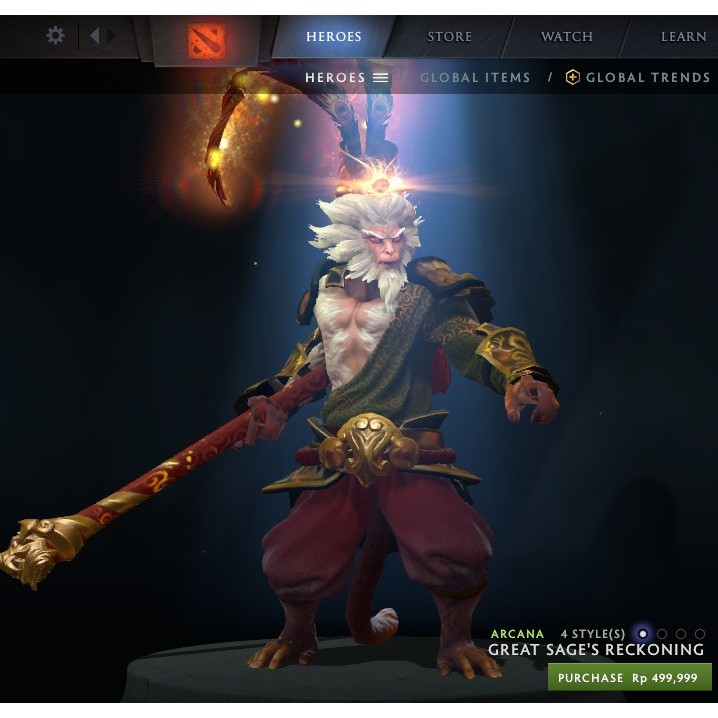The width and height of the screenshot is (718, 718).
Task: Select the Heroes grid submenu
Action: [346, 77]
